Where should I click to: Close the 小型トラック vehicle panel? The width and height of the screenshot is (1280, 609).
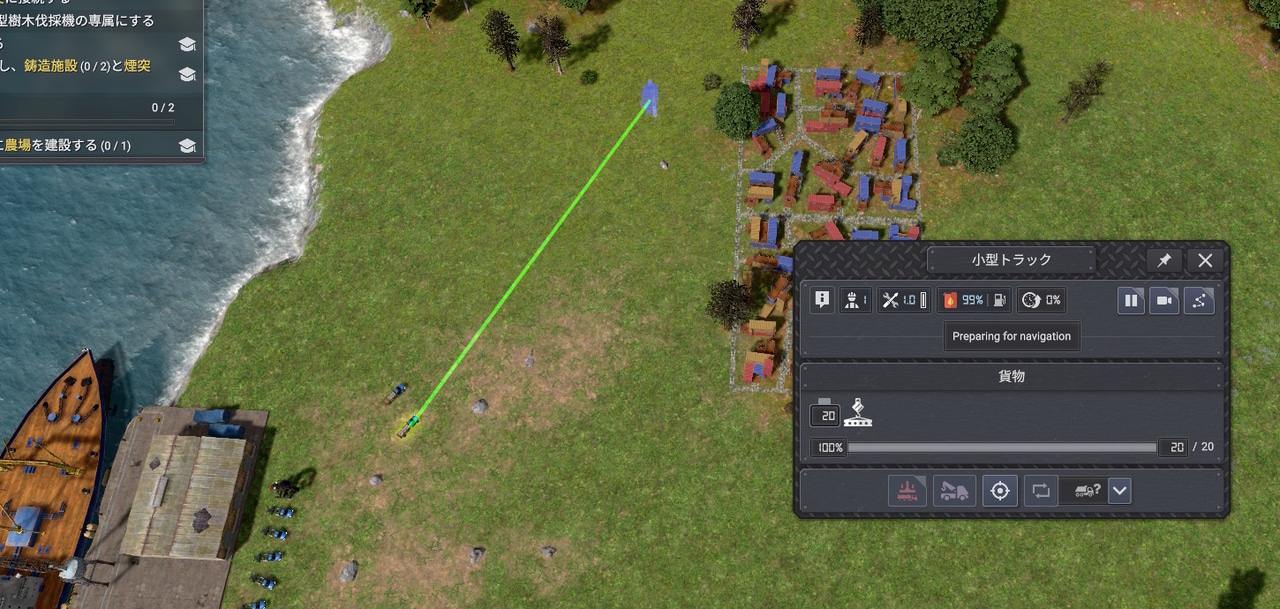(1205, 260)
